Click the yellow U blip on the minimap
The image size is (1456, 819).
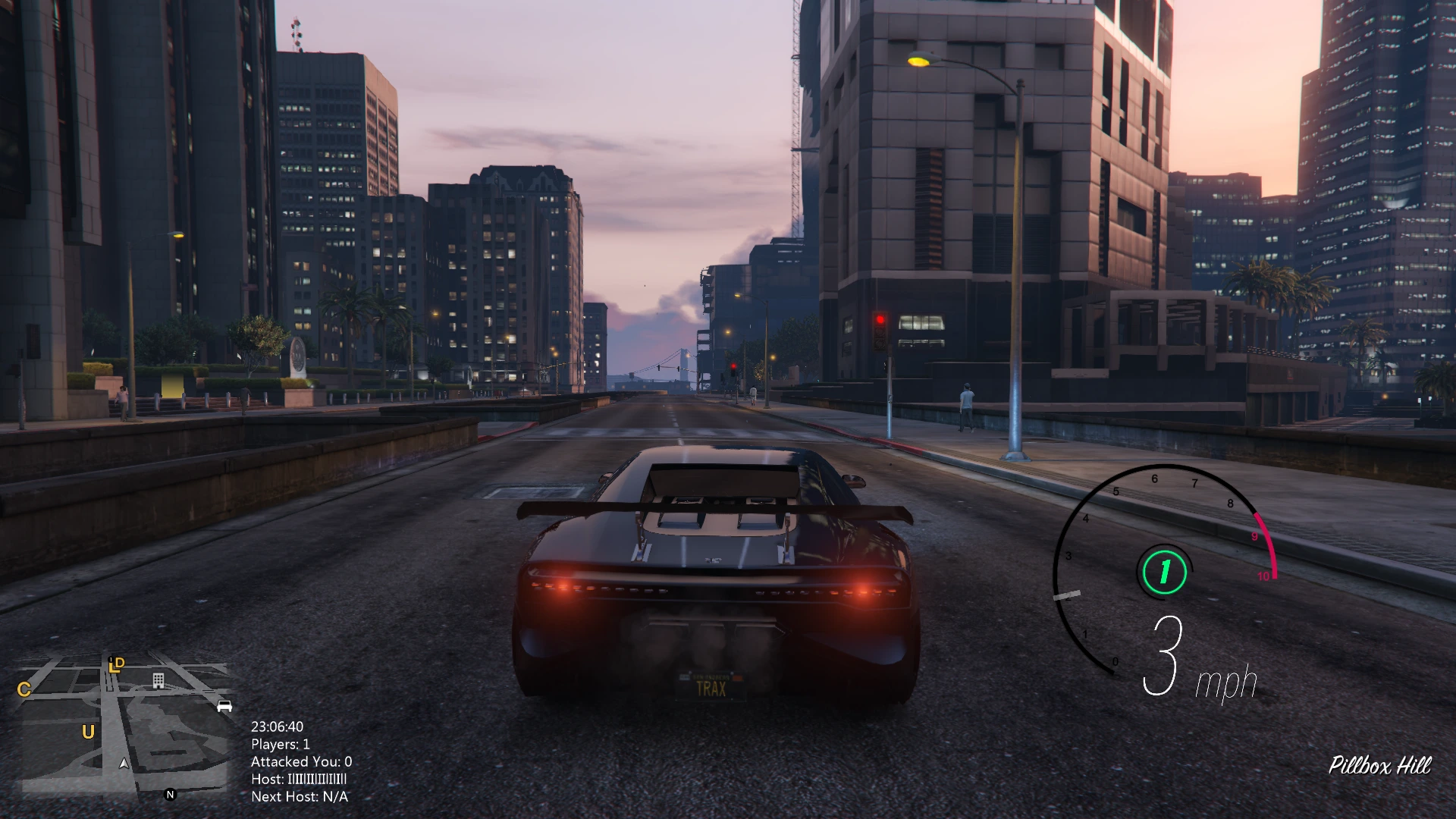[x=88, y=731]
